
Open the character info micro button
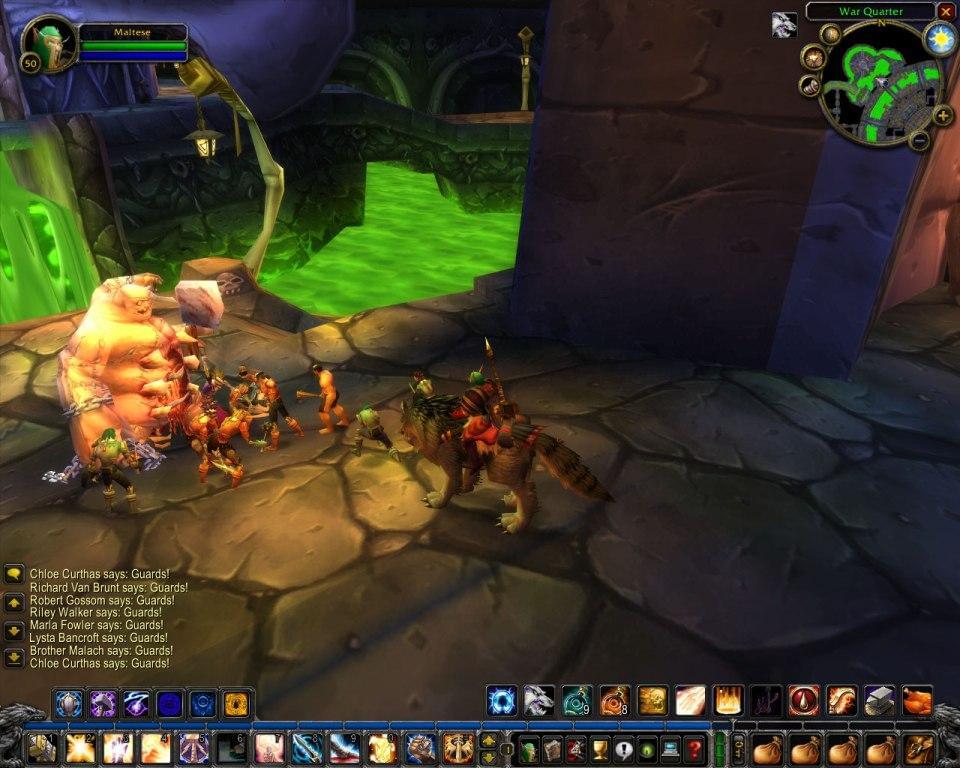tap(529, 749)
